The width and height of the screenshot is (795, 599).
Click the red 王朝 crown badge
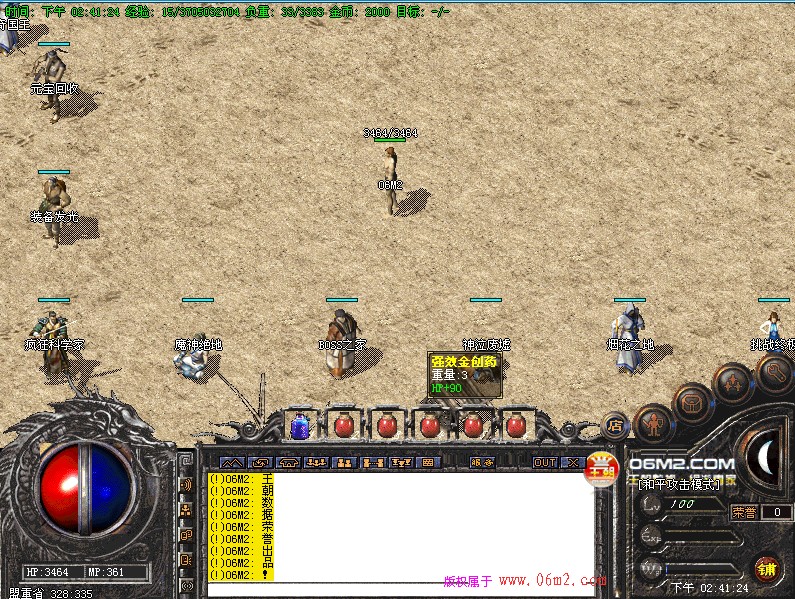click(602, 468)
